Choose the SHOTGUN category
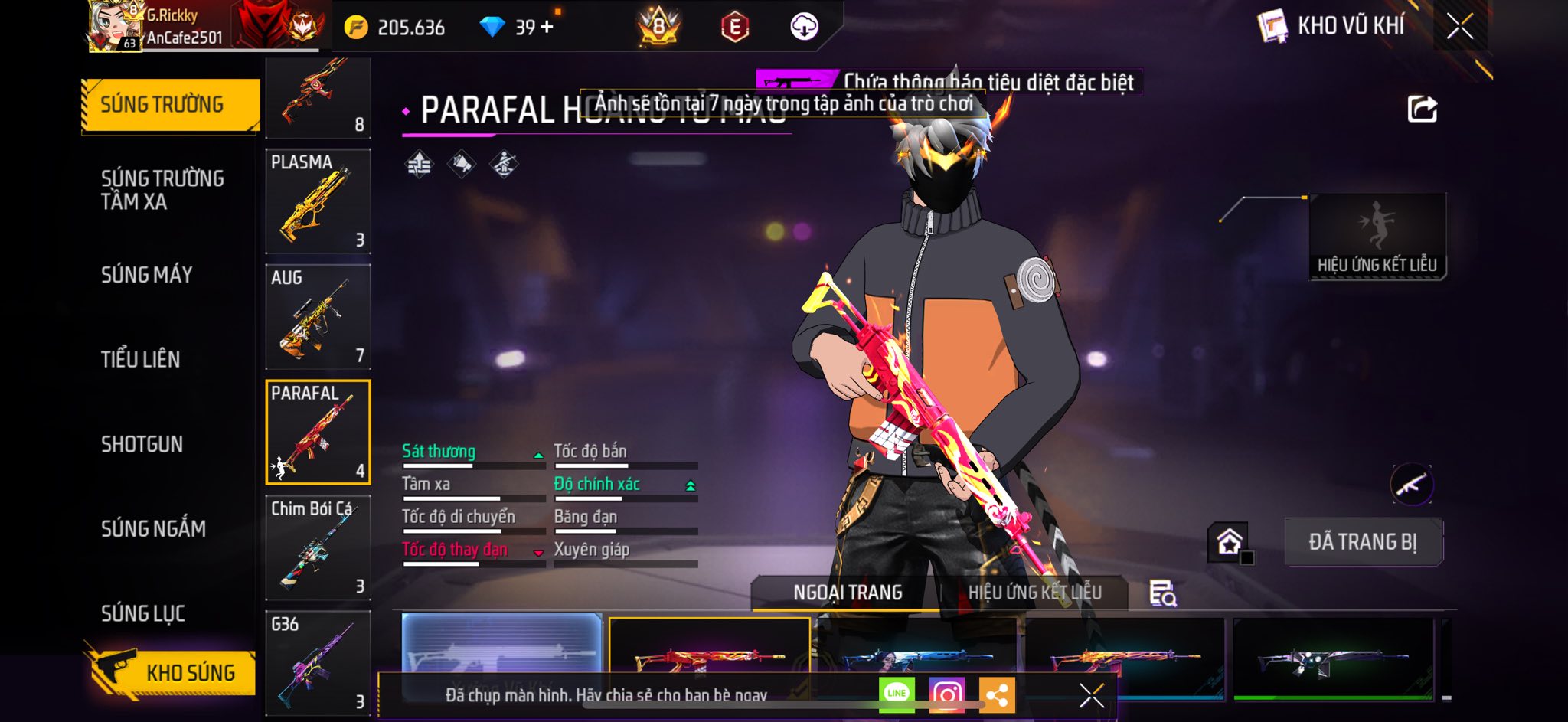This screenshot has height=722, width=1568. pyautogui.click(x=142, y=444)
